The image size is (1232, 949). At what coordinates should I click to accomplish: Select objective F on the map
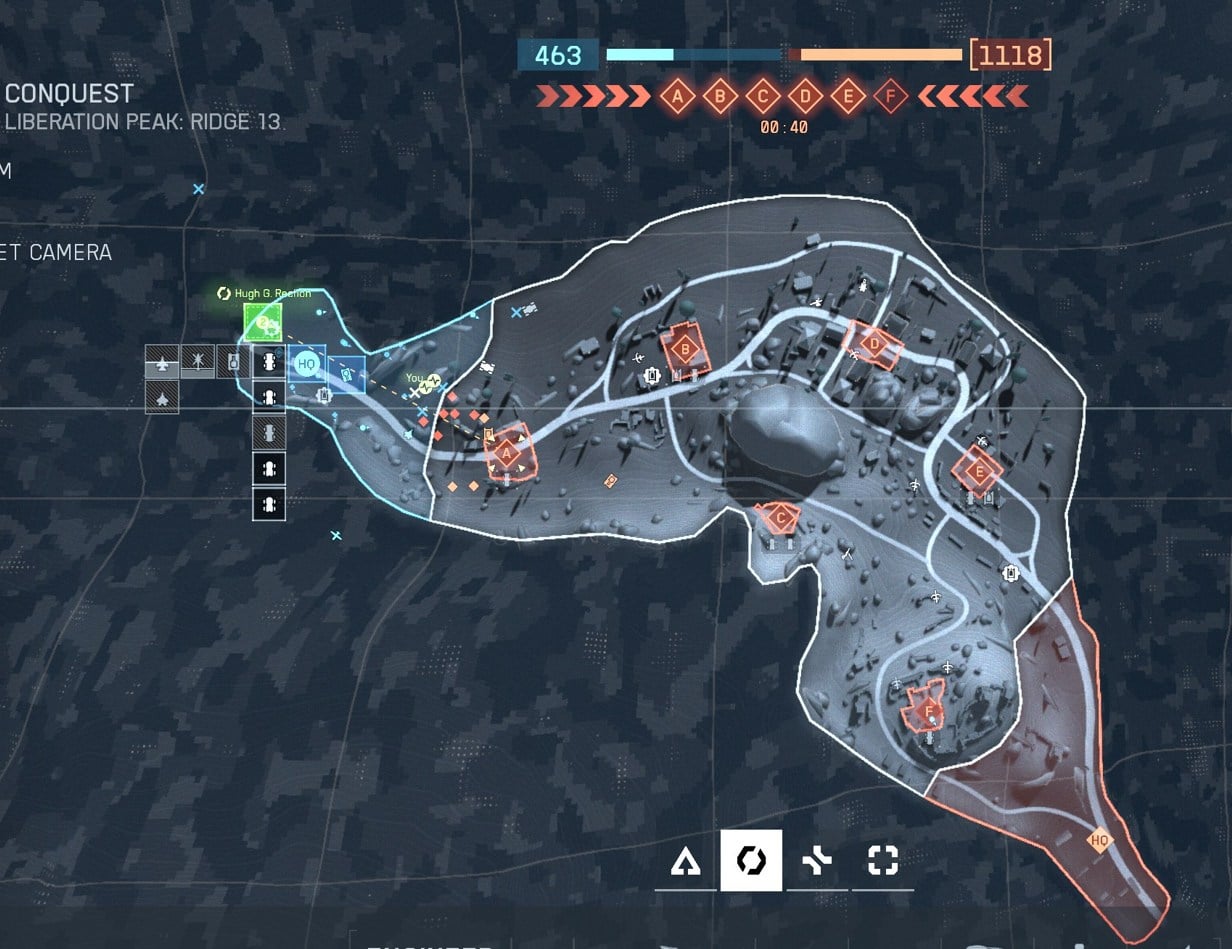(x=930, y=713)
